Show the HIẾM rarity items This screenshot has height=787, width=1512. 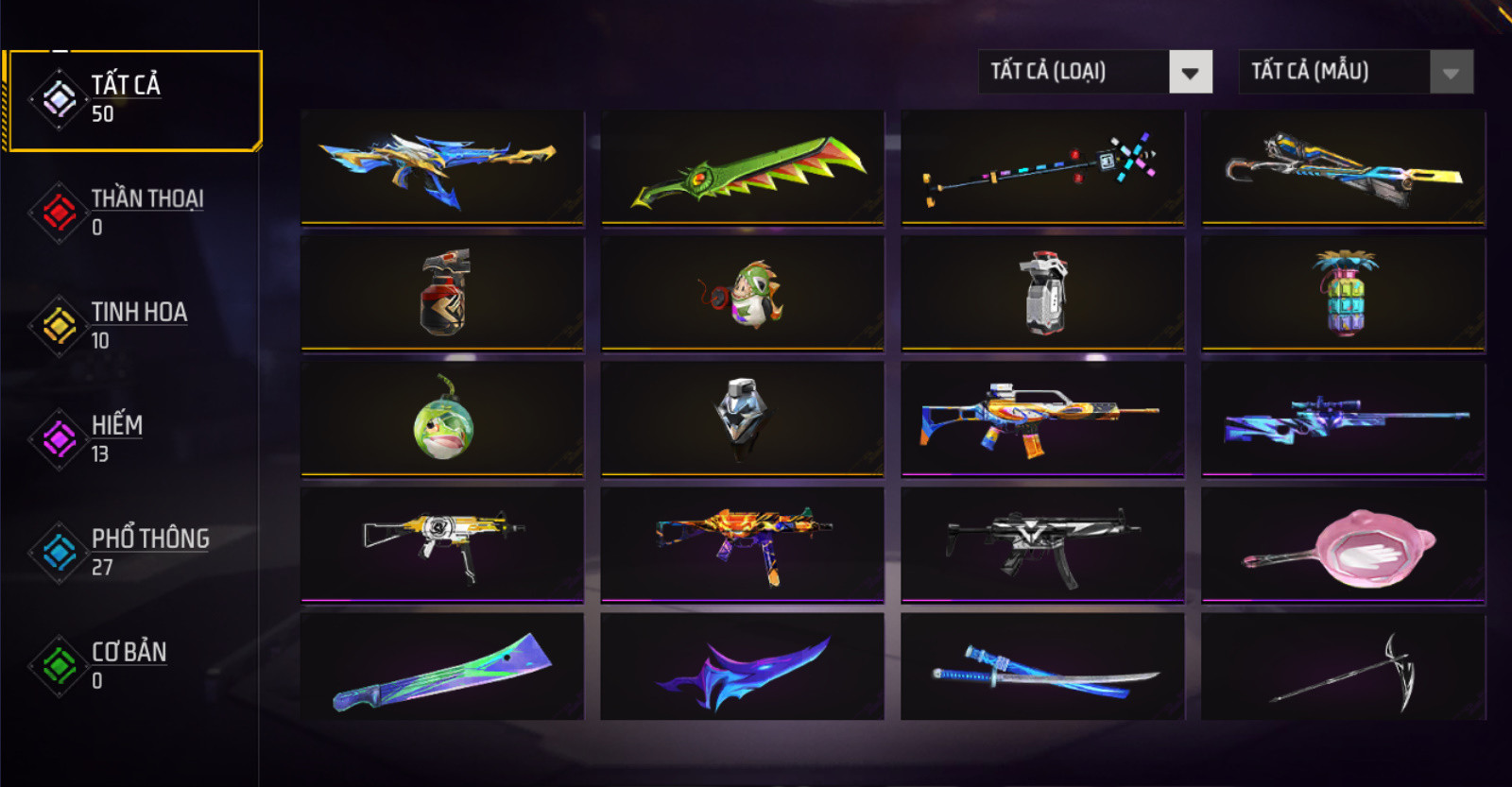(132, 439)
